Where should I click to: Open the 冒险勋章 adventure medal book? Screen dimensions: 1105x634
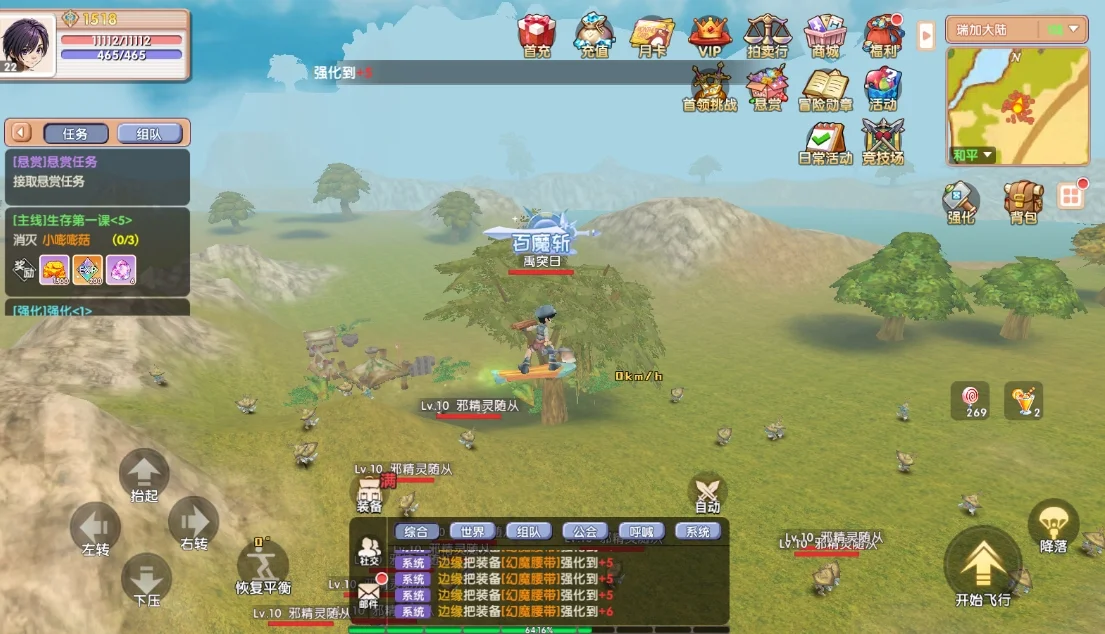[825, 87]
